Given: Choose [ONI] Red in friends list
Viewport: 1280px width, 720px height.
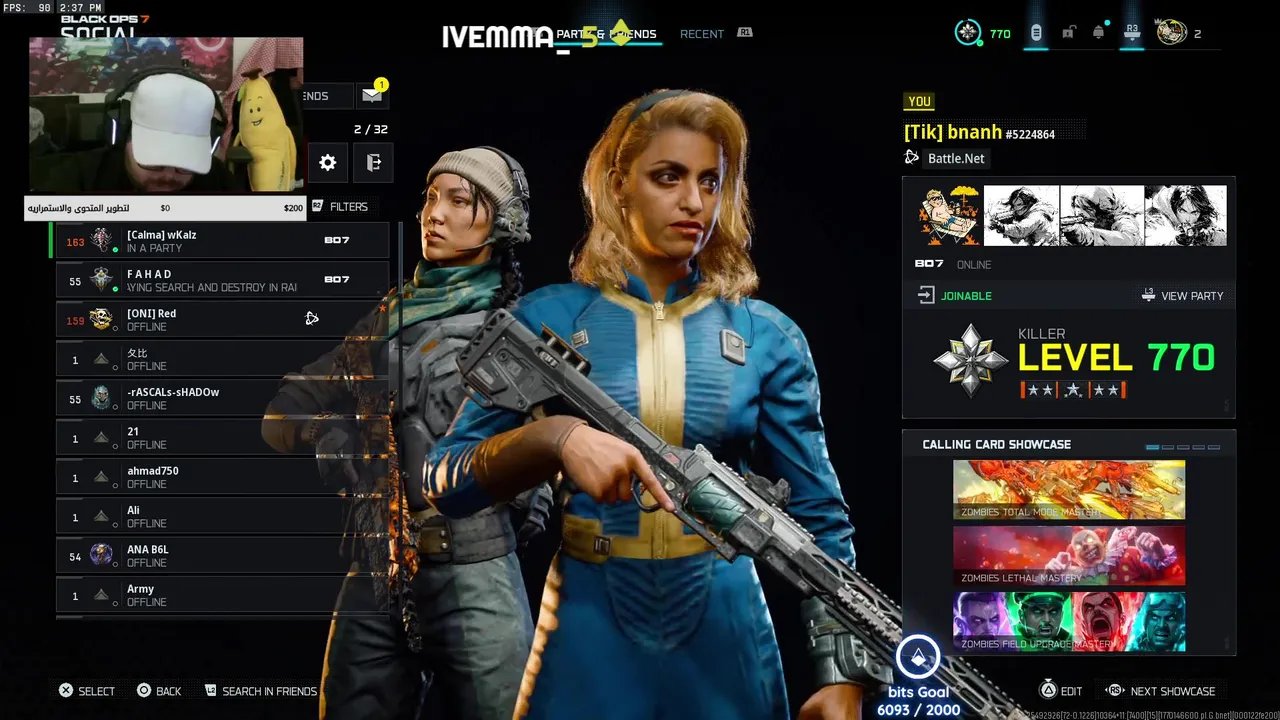Looking at the screenshot, I should point(222,319).
